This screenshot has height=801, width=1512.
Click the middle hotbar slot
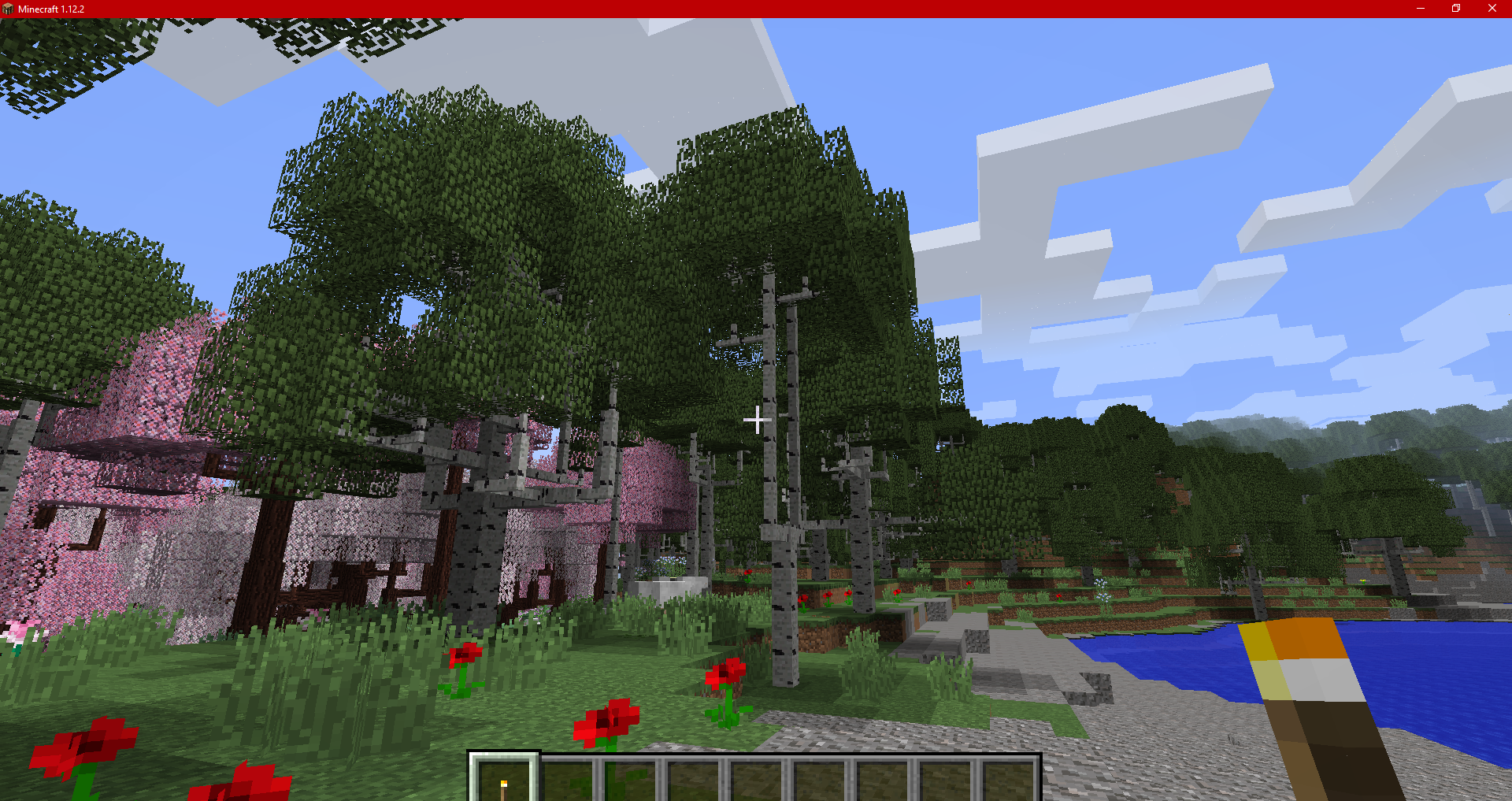[x=757, y=780]
